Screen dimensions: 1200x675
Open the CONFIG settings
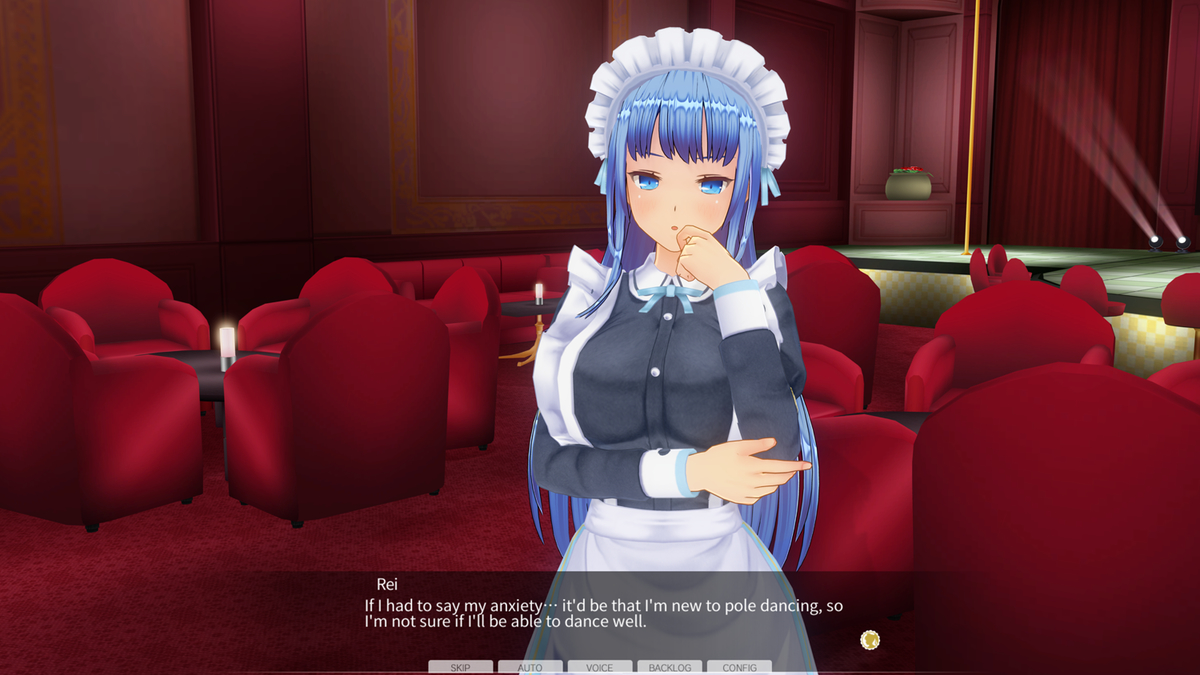[739, 667]
